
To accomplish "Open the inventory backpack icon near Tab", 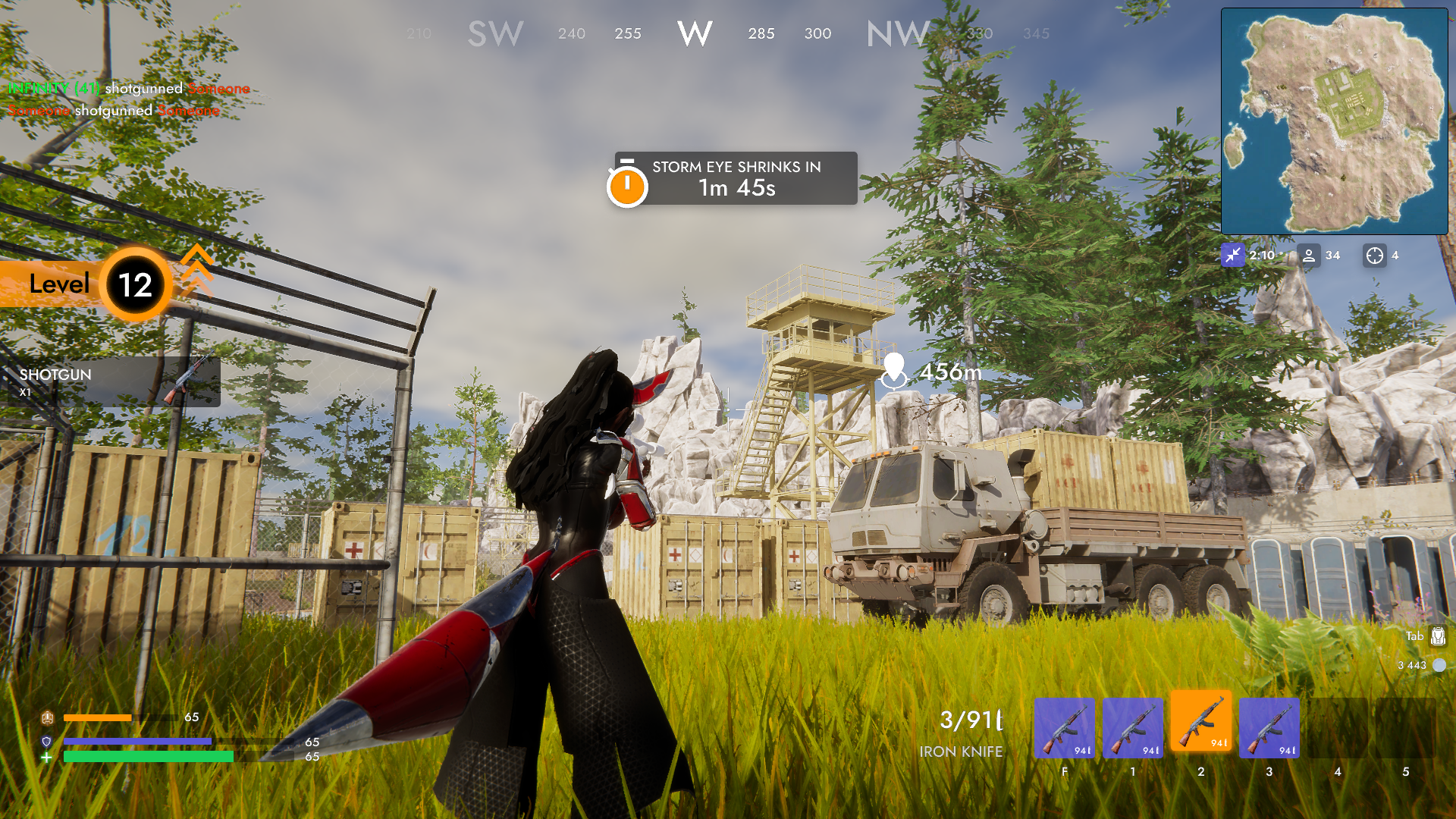I will (1439, 637).
